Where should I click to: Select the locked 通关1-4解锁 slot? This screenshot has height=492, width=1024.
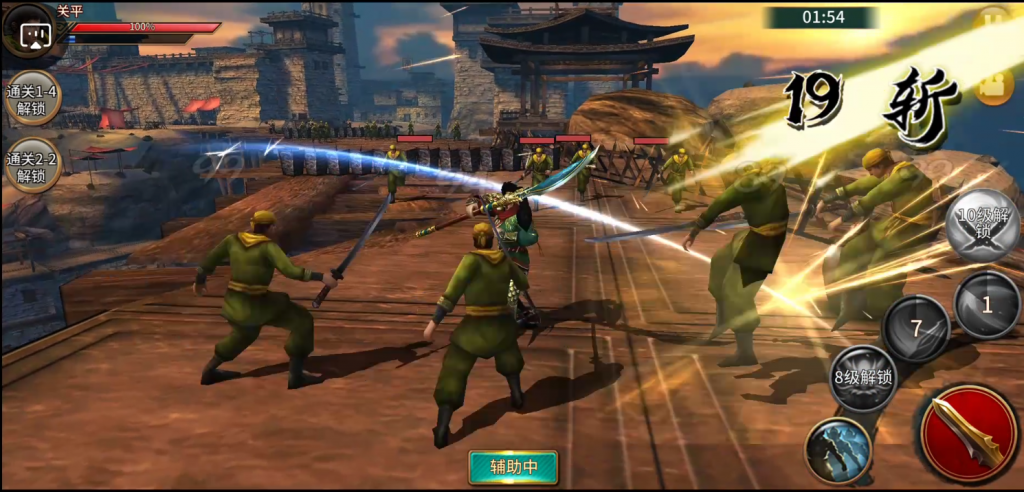coord(32,98)
